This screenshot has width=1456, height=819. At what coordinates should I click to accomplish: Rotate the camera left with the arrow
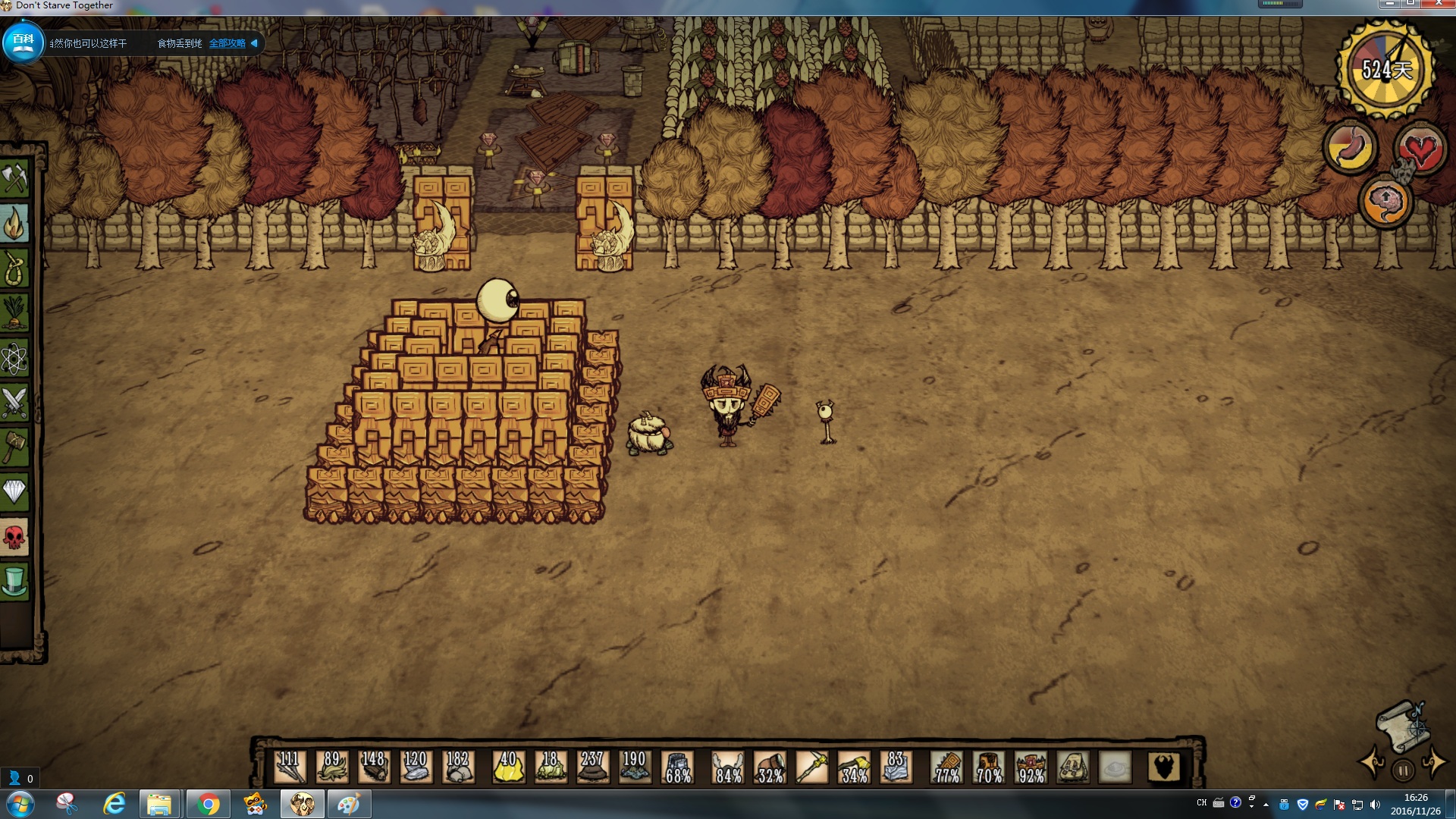[x=1373, y=762]
